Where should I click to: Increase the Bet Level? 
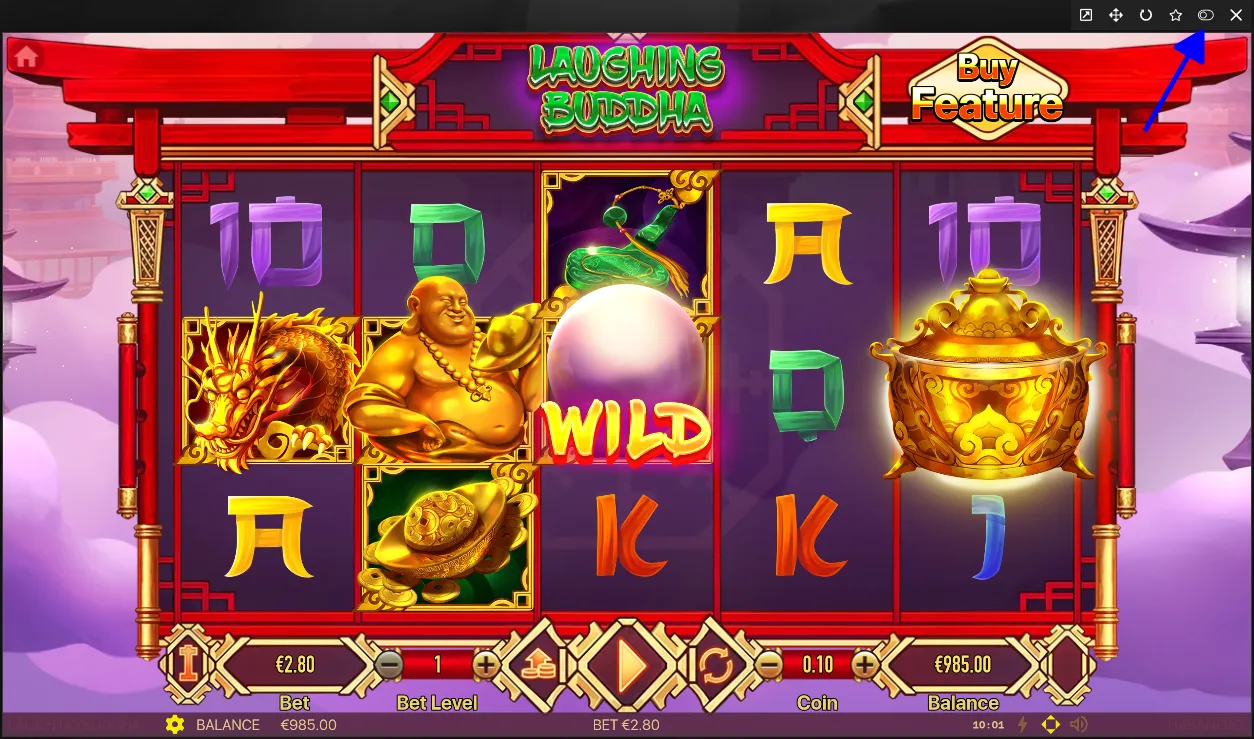[486, 664]
